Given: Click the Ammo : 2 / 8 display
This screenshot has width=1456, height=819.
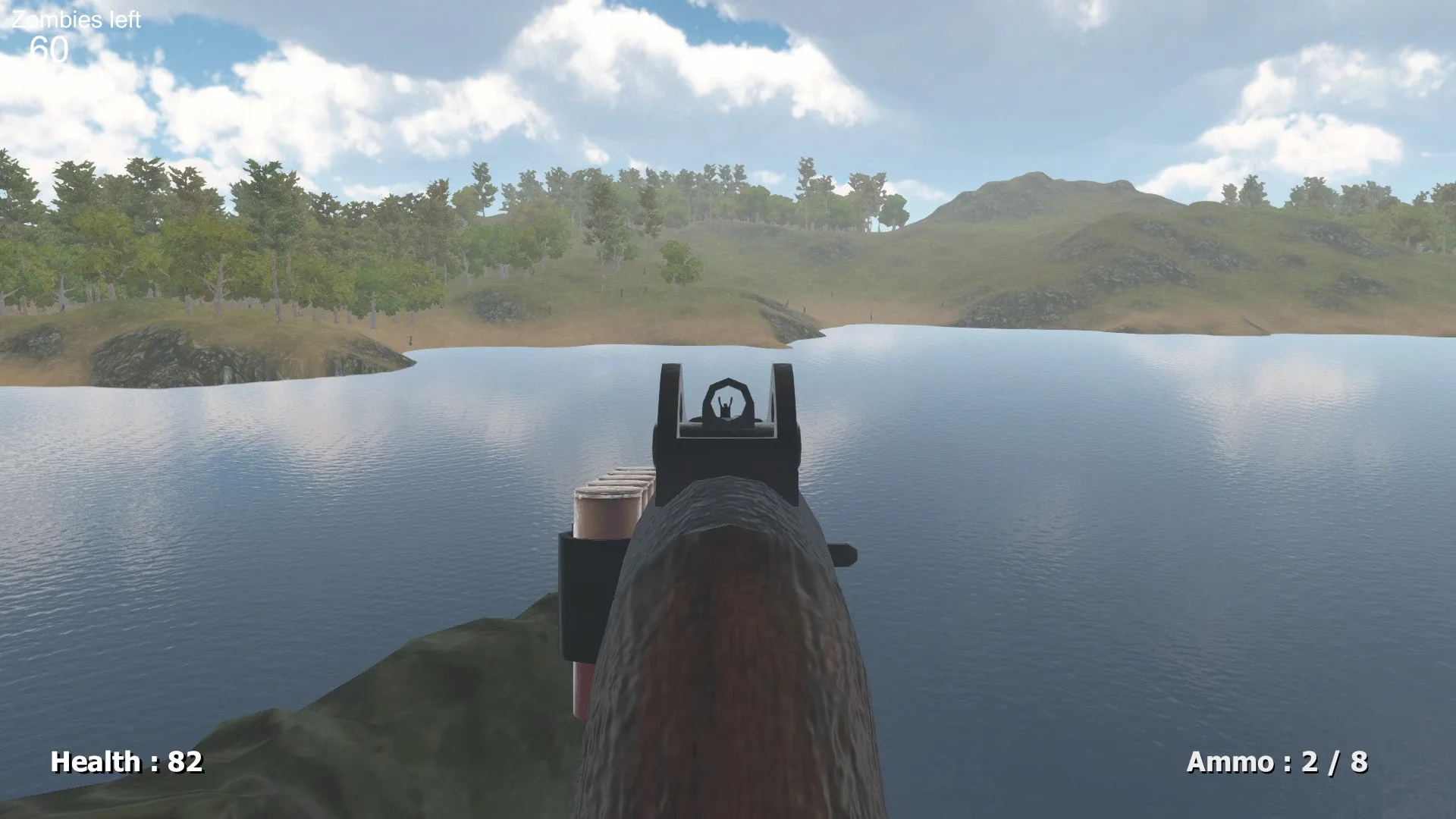Looking at the screenshot, I should pos(1278,760).
